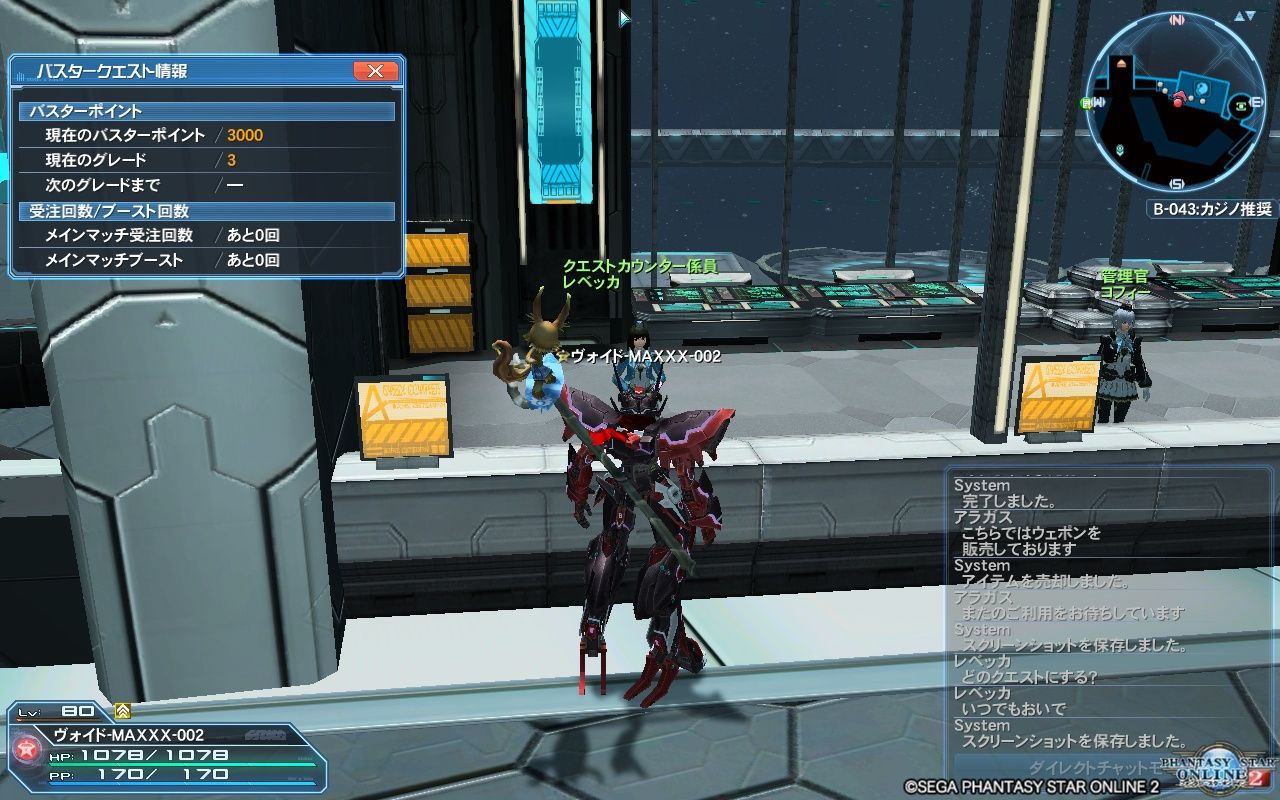This screenshot has height=800, width=1280.
Task: Click the N compass marker on the minimap
Action: (1177, 19)
